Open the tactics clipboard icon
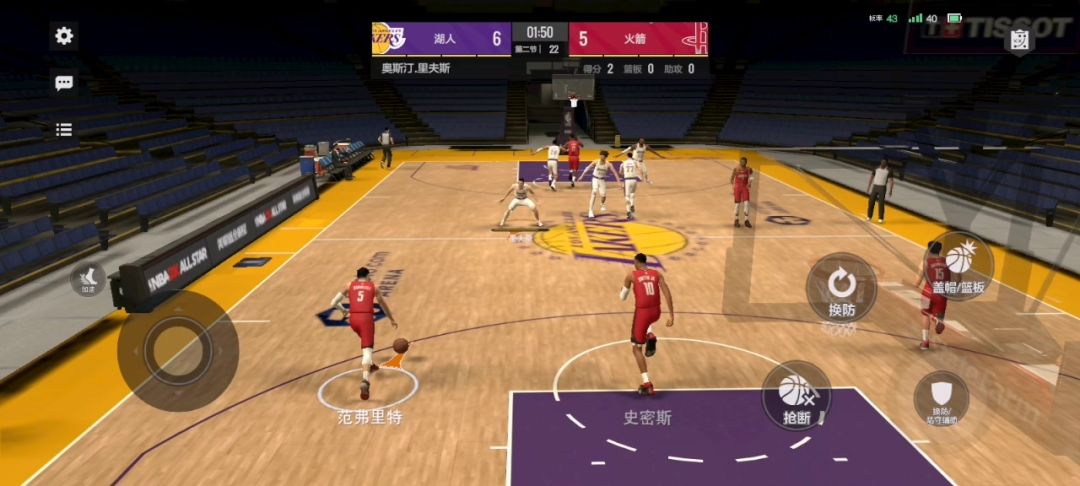This screenshot has width=1080, height=486. (1019, 40)
